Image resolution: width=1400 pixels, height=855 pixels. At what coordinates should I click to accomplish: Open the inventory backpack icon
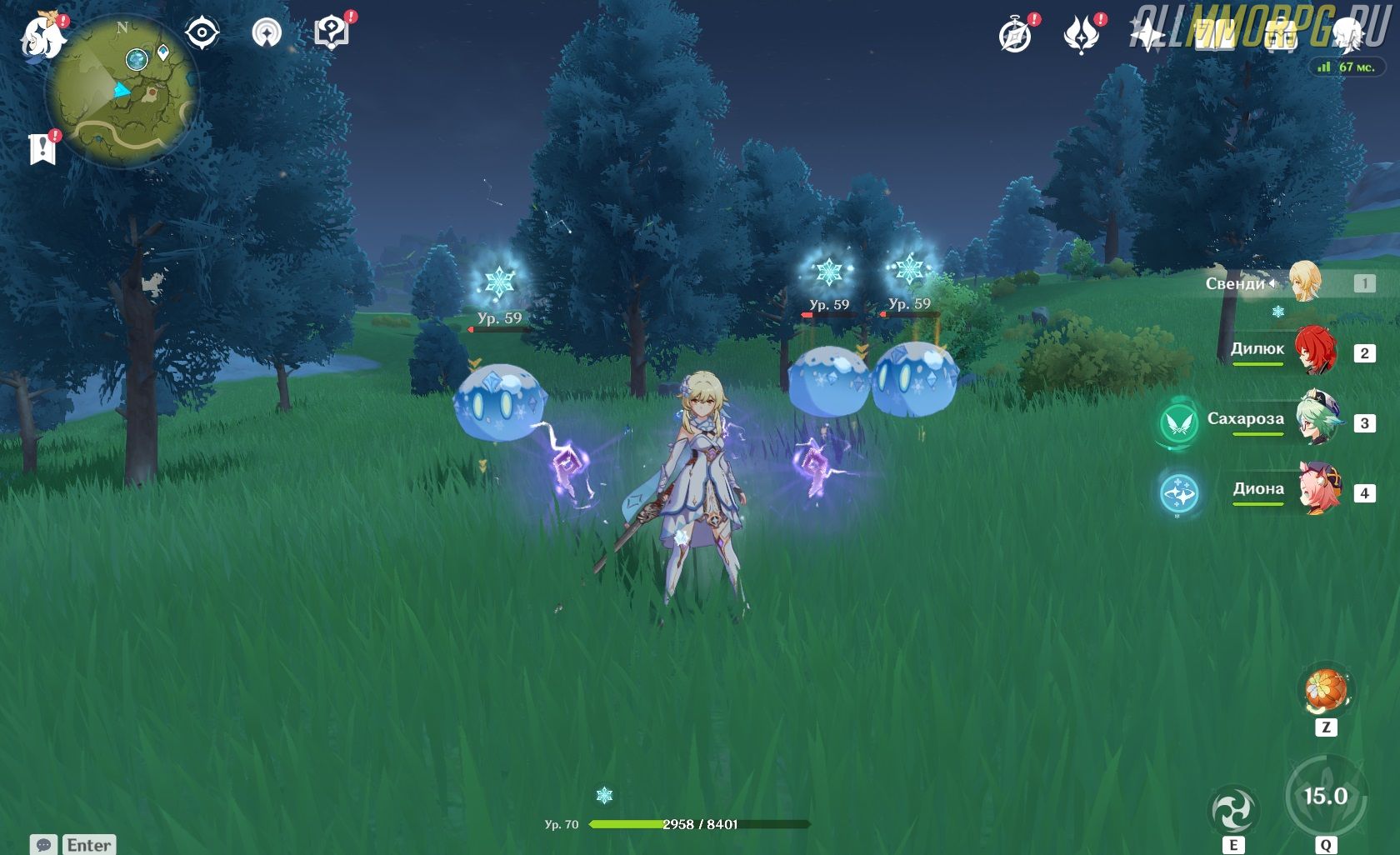[x=1281, y=36]
